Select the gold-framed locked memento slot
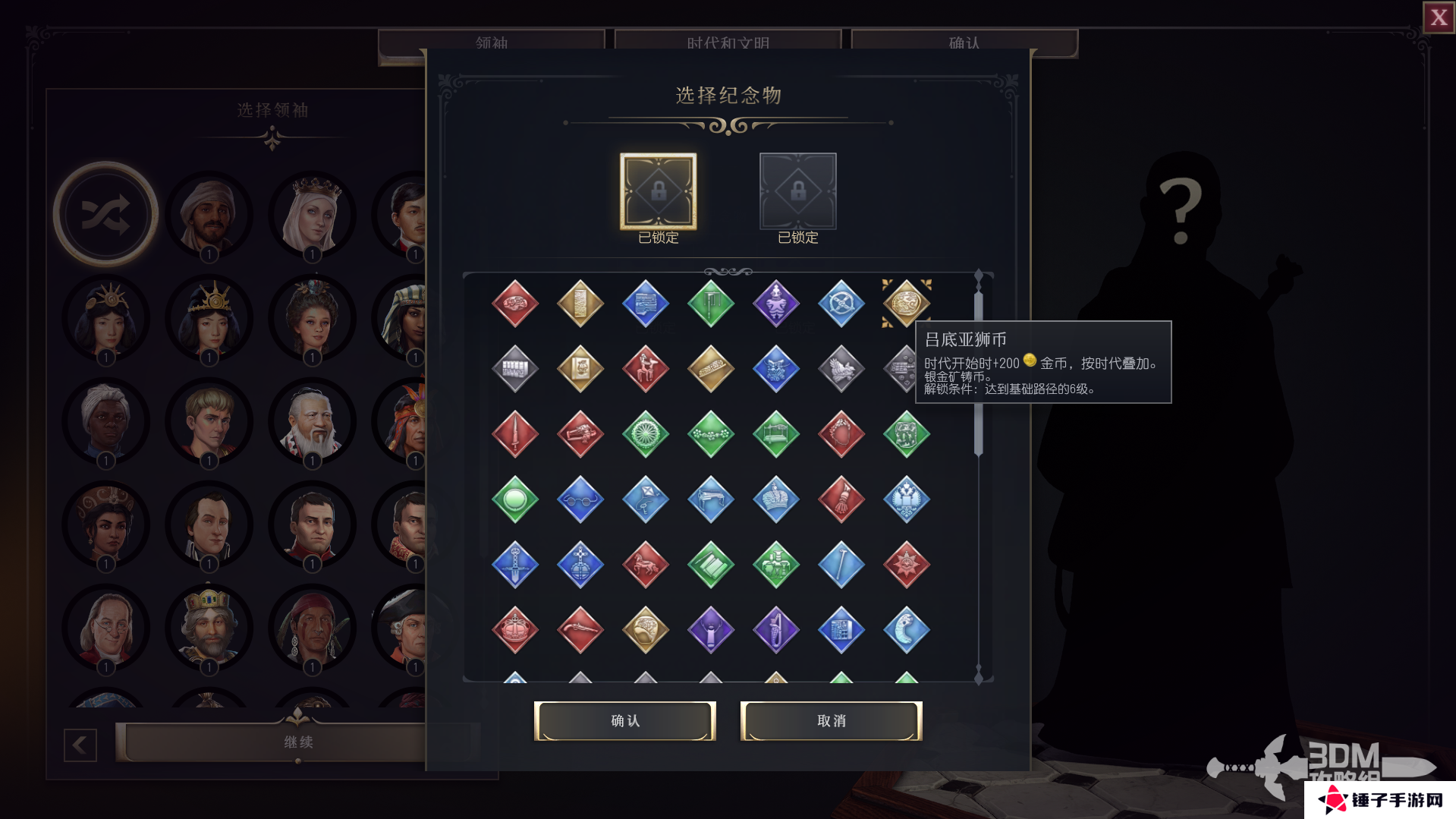The width and height of the screenshot is (1456, 819). (658, 191)
